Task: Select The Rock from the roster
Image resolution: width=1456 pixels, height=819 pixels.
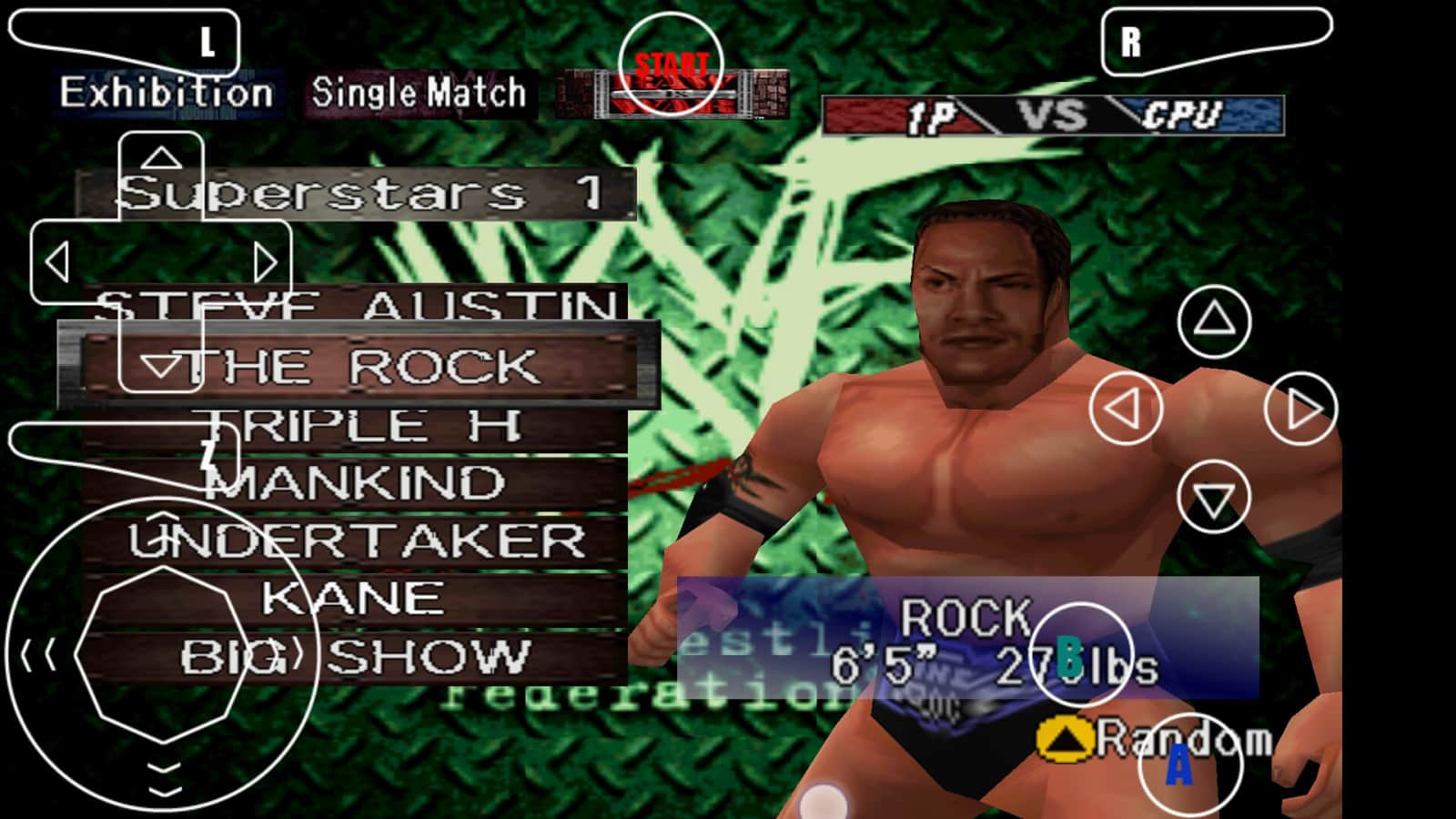Action: click(359, 366)
